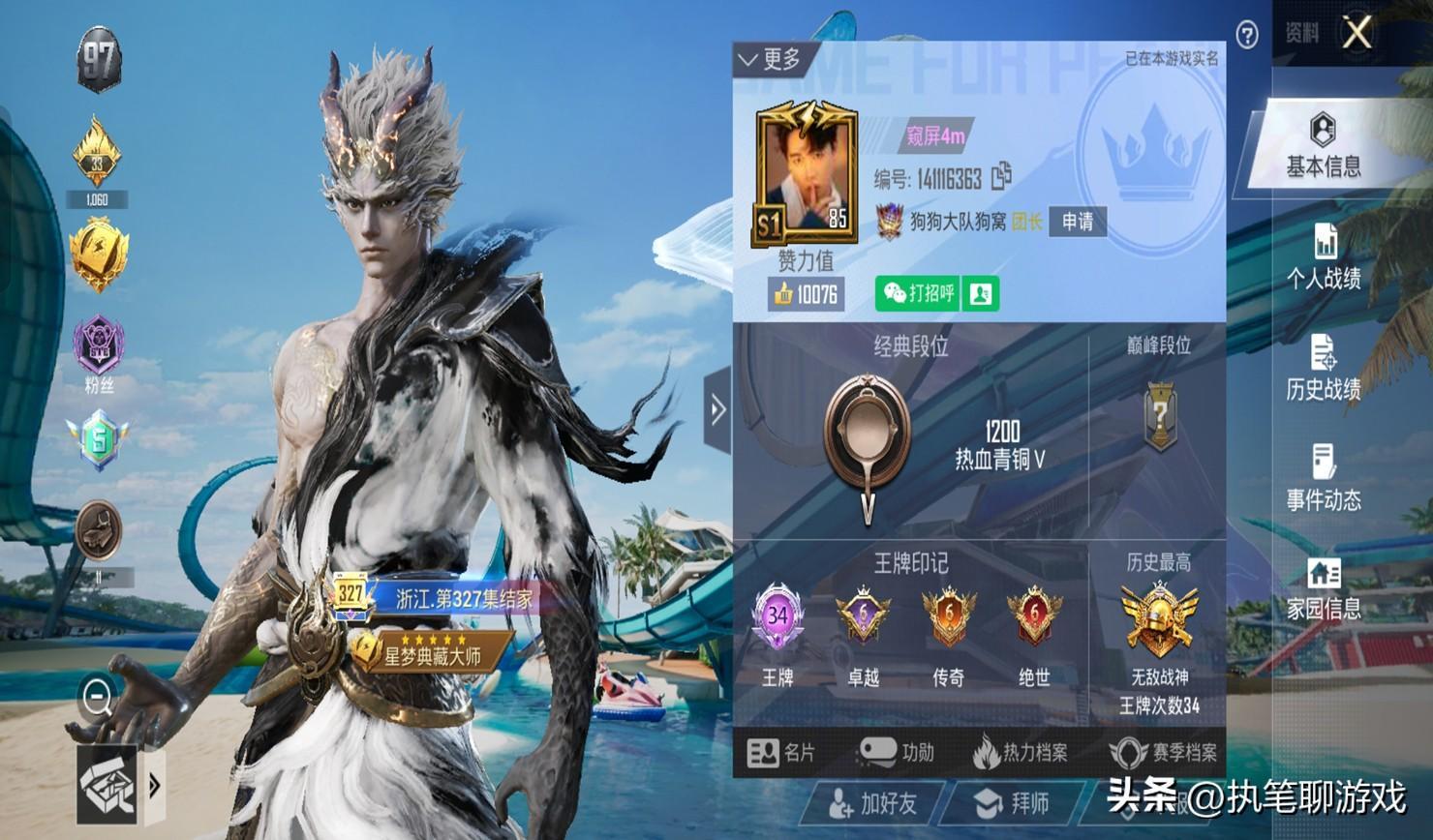Open the 名片 card section

[x=781, y=753]
